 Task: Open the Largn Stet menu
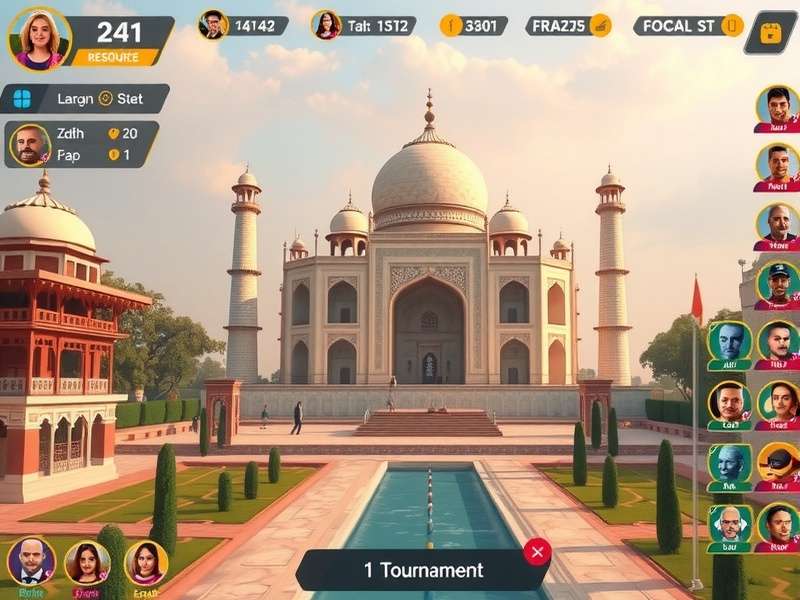click(85, 98)
